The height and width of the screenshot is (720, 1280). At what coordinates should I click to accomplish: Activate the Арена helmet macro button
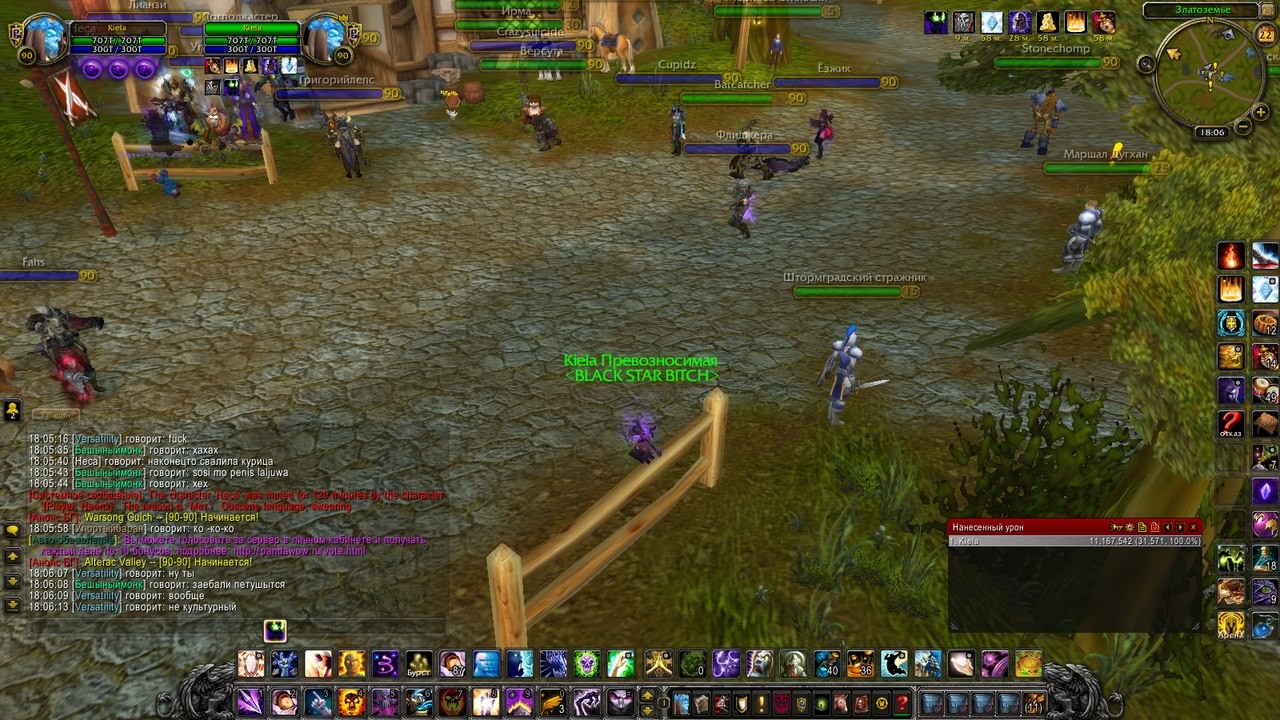coord(1231,625)
